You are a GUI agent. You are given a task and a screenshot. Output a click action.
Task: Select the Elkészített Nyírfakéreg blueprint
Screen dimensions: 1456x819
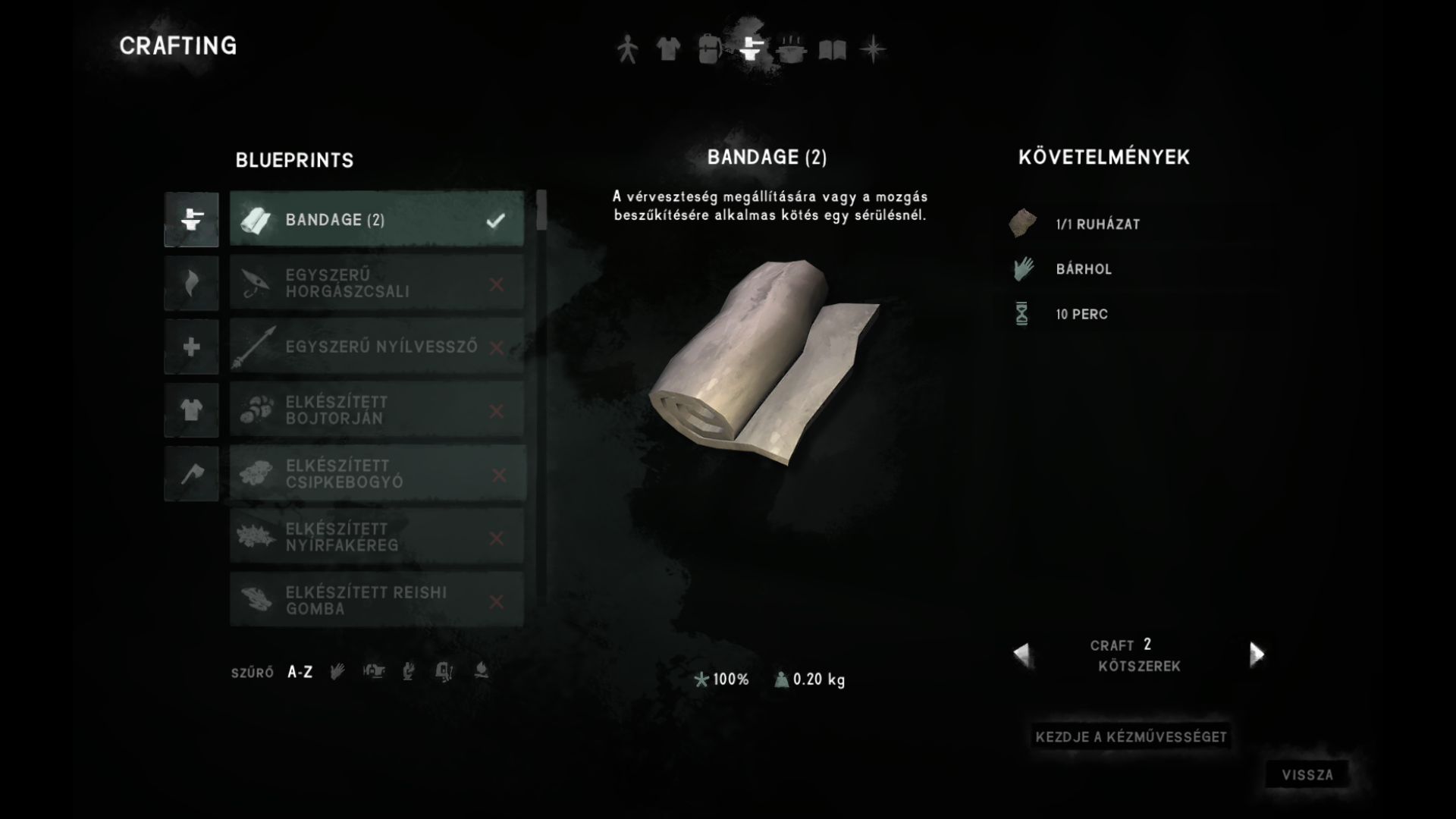377,538
